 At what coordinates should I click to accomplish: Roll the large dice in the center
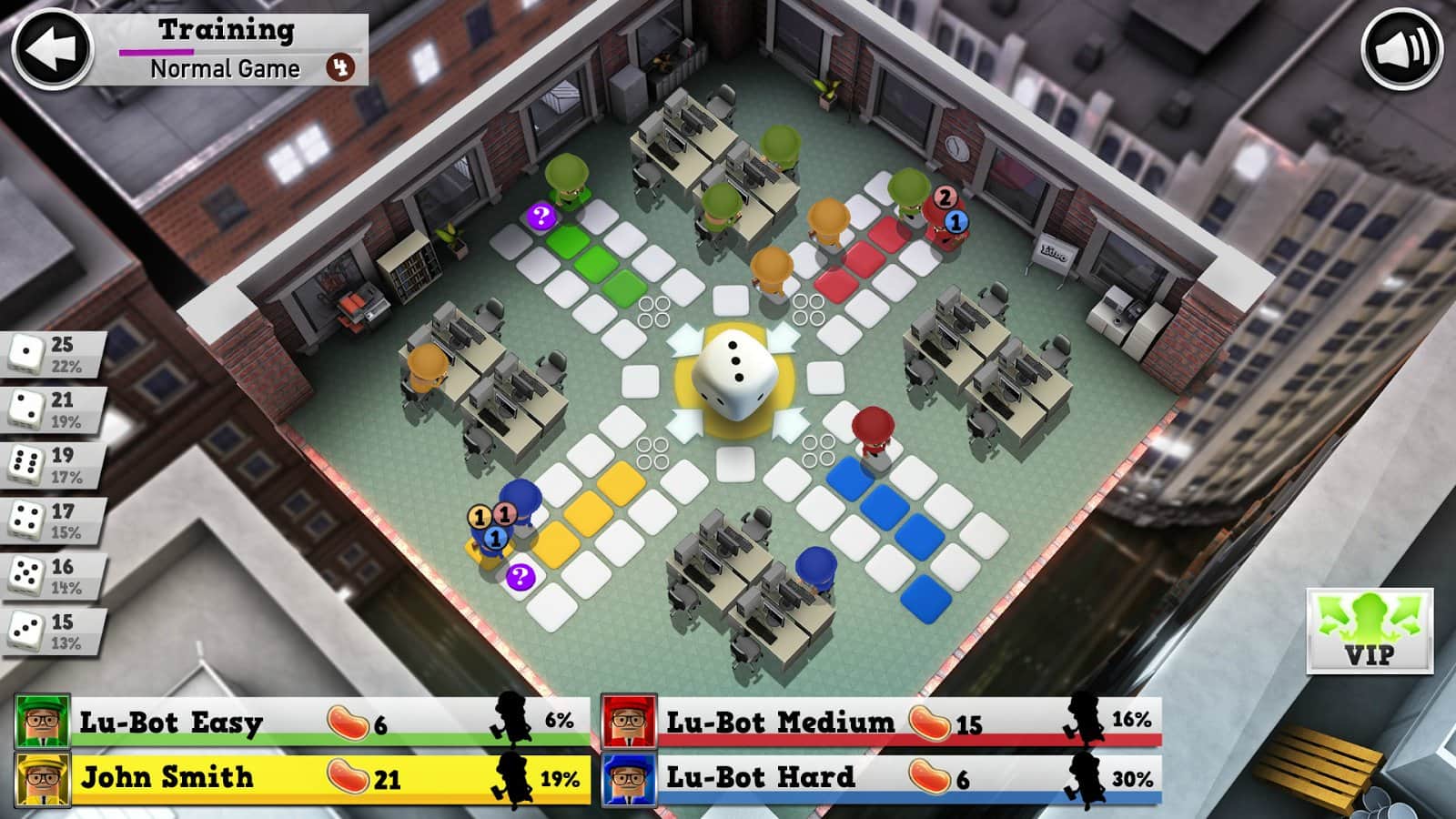[736, 374]
